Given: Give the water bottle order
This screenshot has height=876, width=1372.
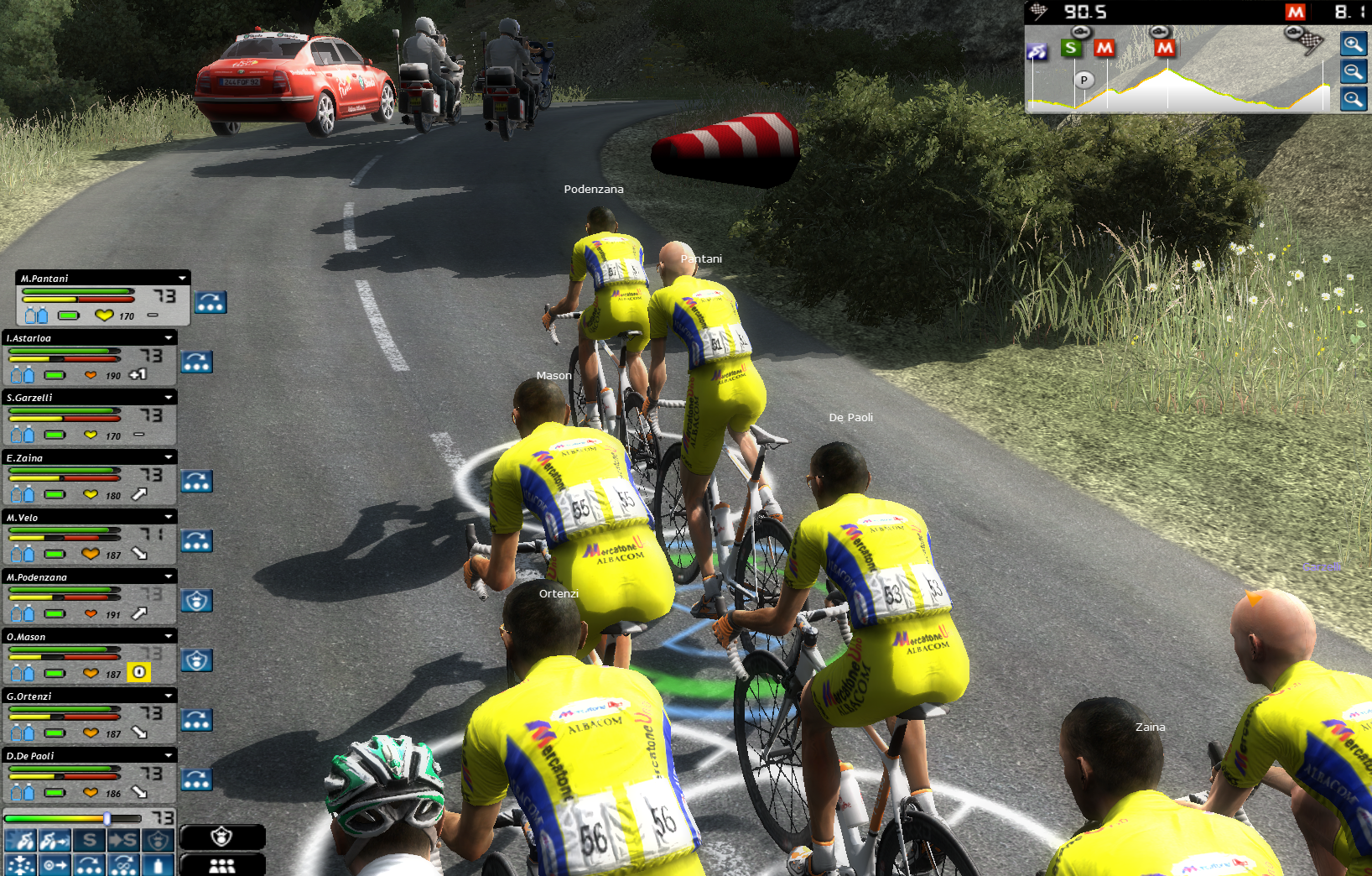Looking at the screenshot, I should [158, 864].
